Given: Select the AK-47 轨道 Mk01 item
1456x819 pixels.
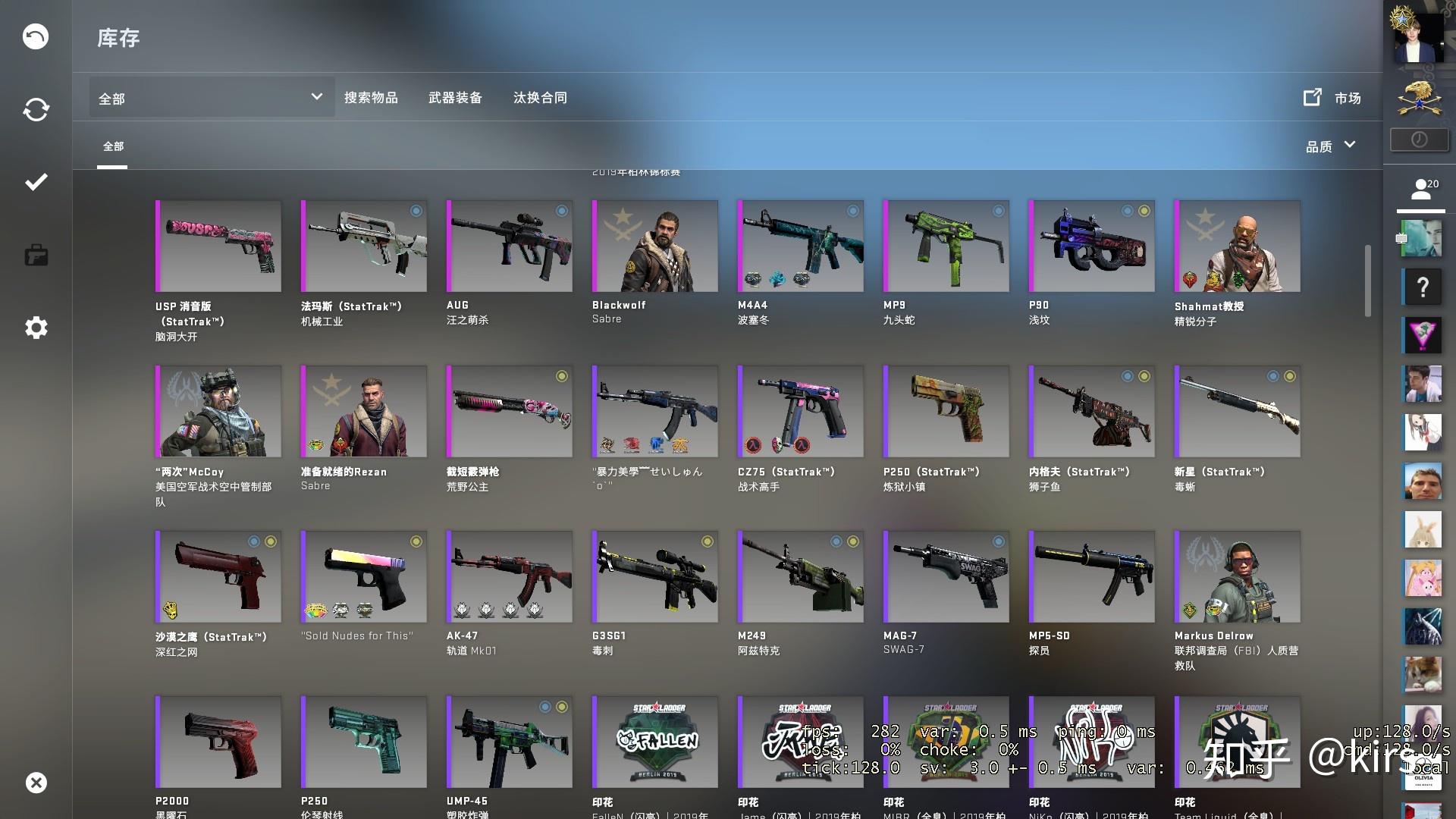Looking at the screenshot, I should (x=509, y=576).
